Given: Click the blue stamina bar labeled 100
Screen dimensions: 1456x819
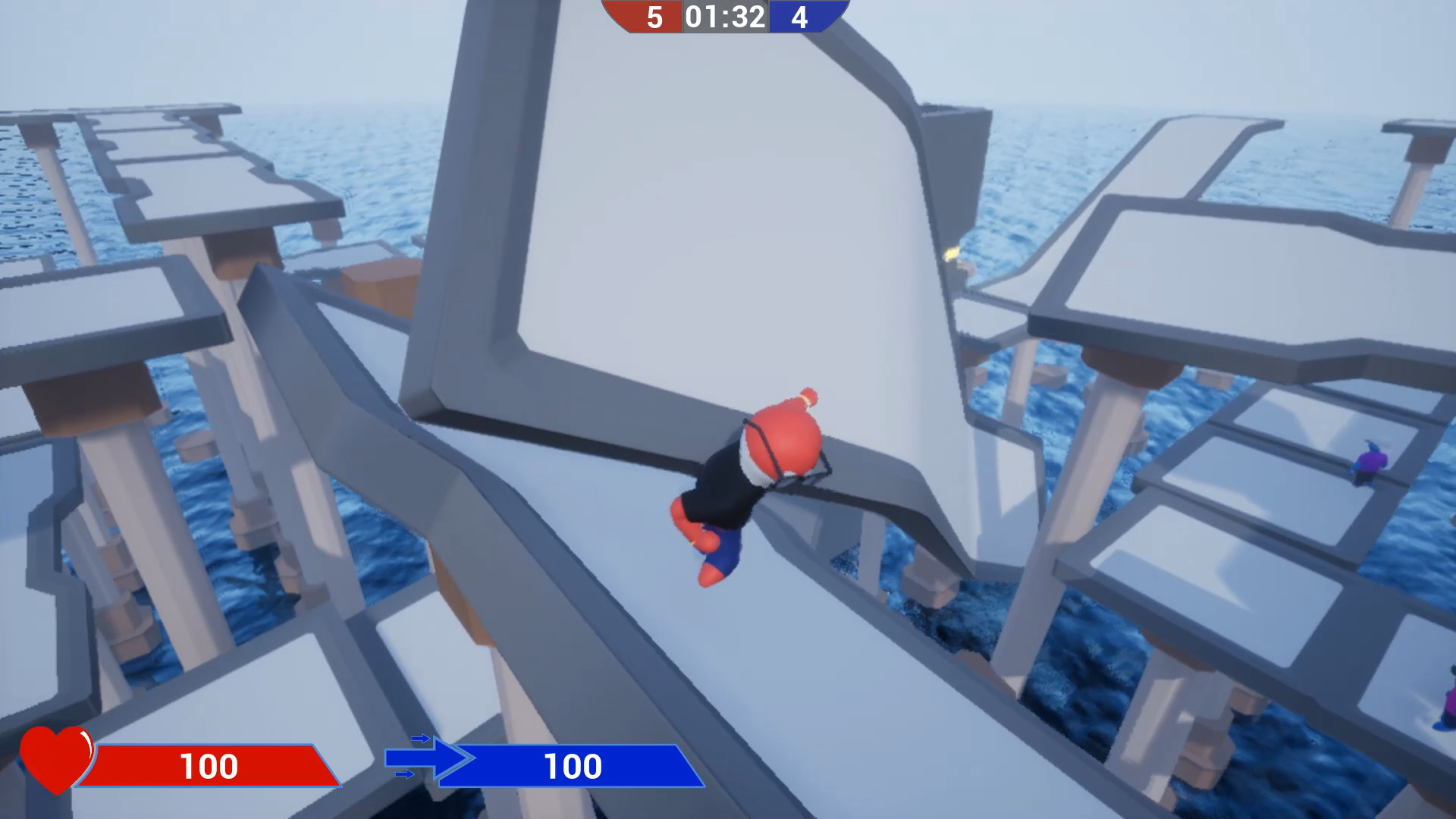Looking at the screenshot, I should coord(573,766).
